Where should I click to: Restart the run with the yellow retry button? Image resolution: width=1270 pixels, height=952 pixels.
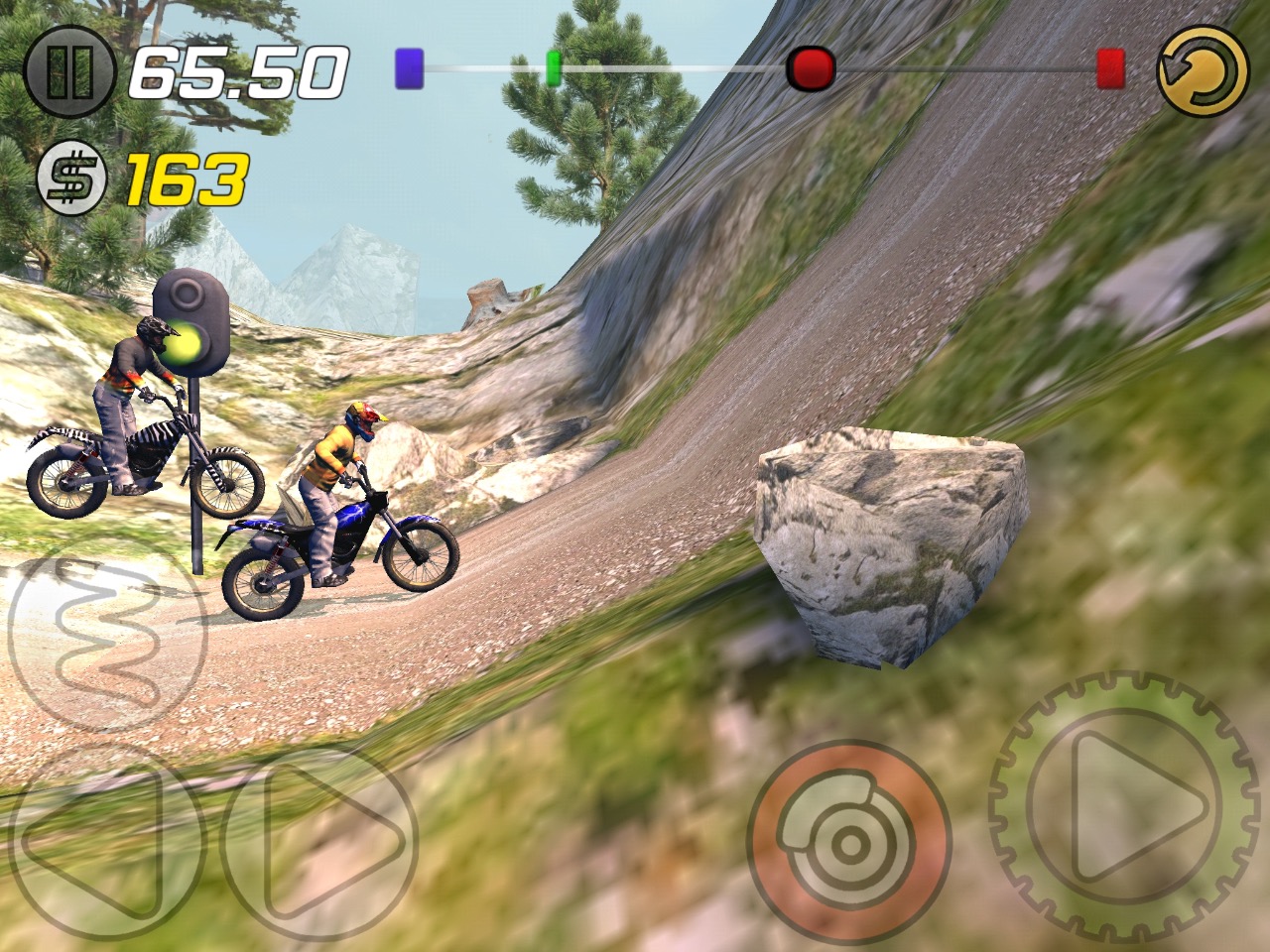[x=1203, y=69]
